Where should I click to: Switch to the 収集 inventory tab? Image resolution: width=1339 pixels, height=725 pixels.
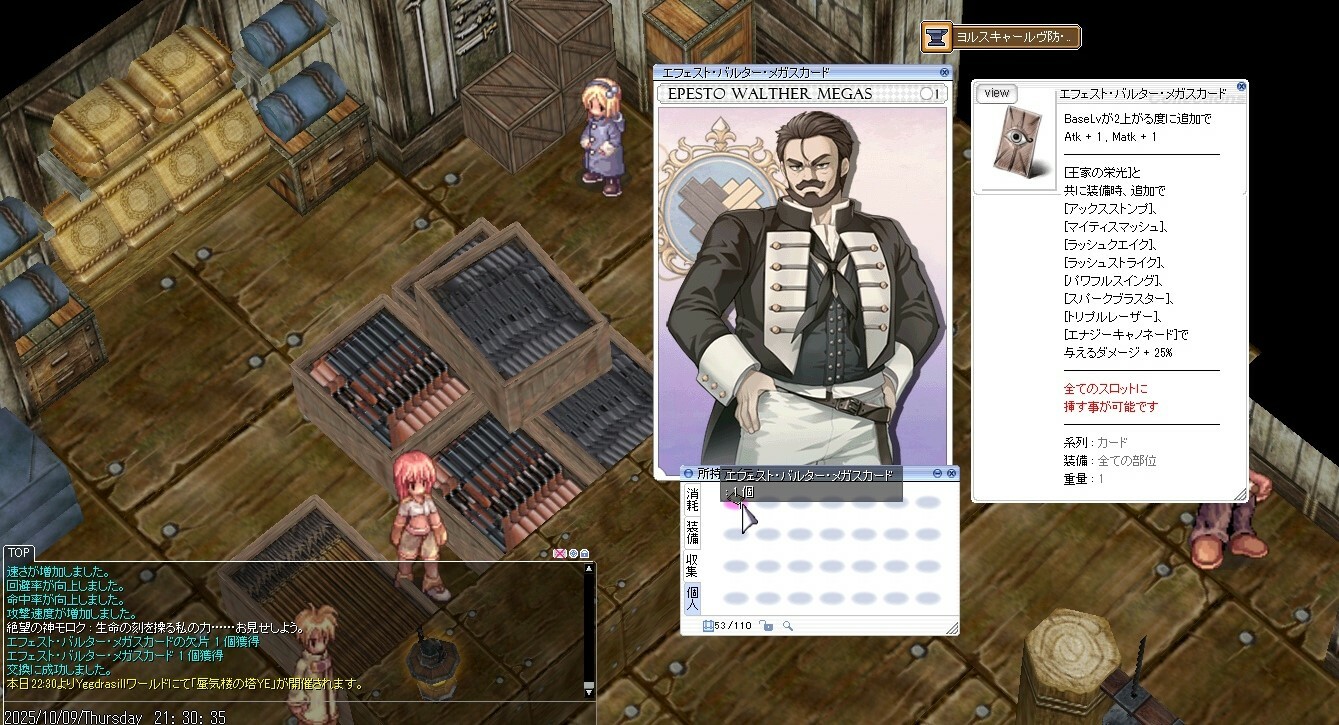click(x=692, y=565)
